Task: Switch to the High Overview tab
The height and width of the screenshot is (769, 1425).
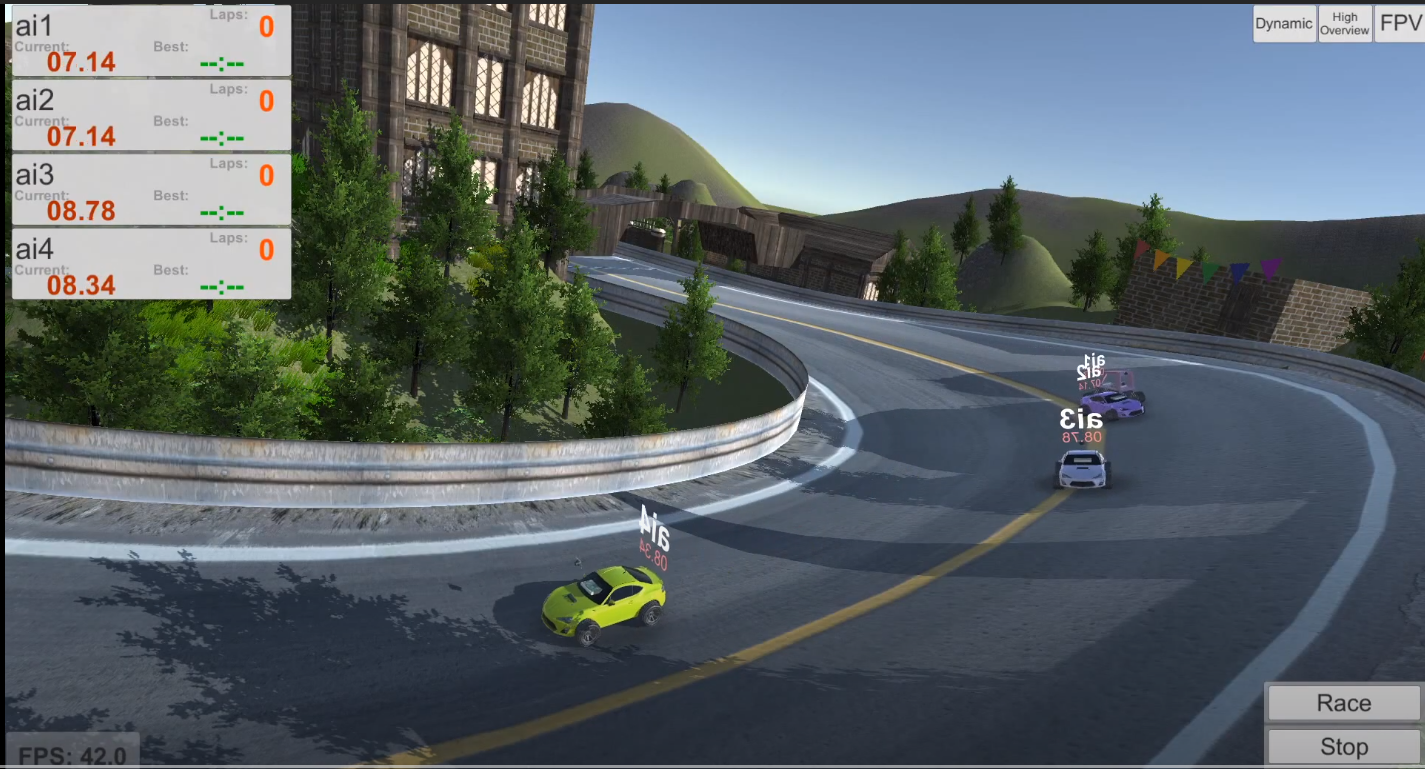Action: pos(1344,23)
